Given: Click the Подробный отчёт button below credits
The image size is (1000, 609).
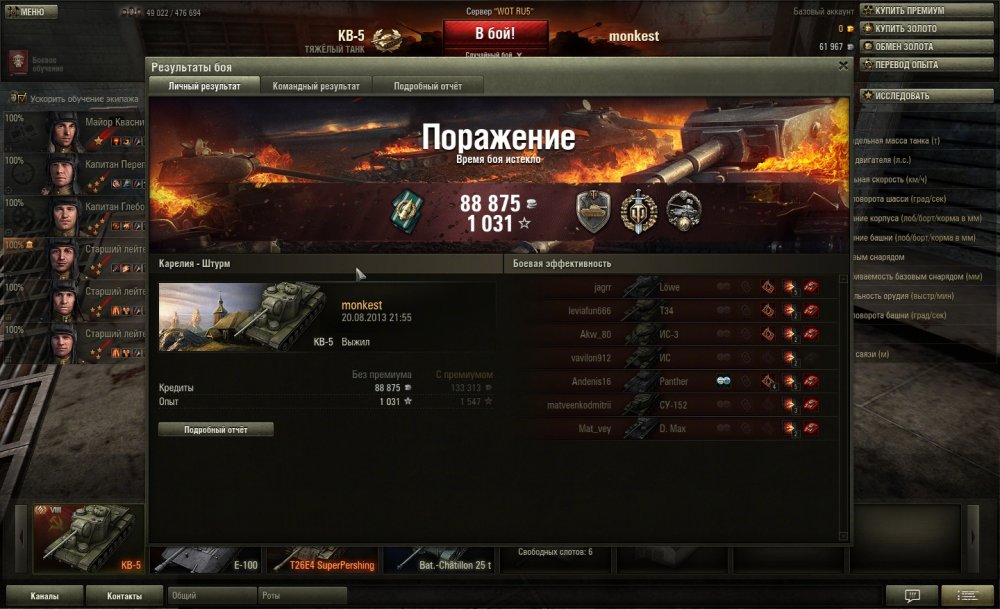Looking at the screenshot, I should pyautogui.click(x=215, y=430).
